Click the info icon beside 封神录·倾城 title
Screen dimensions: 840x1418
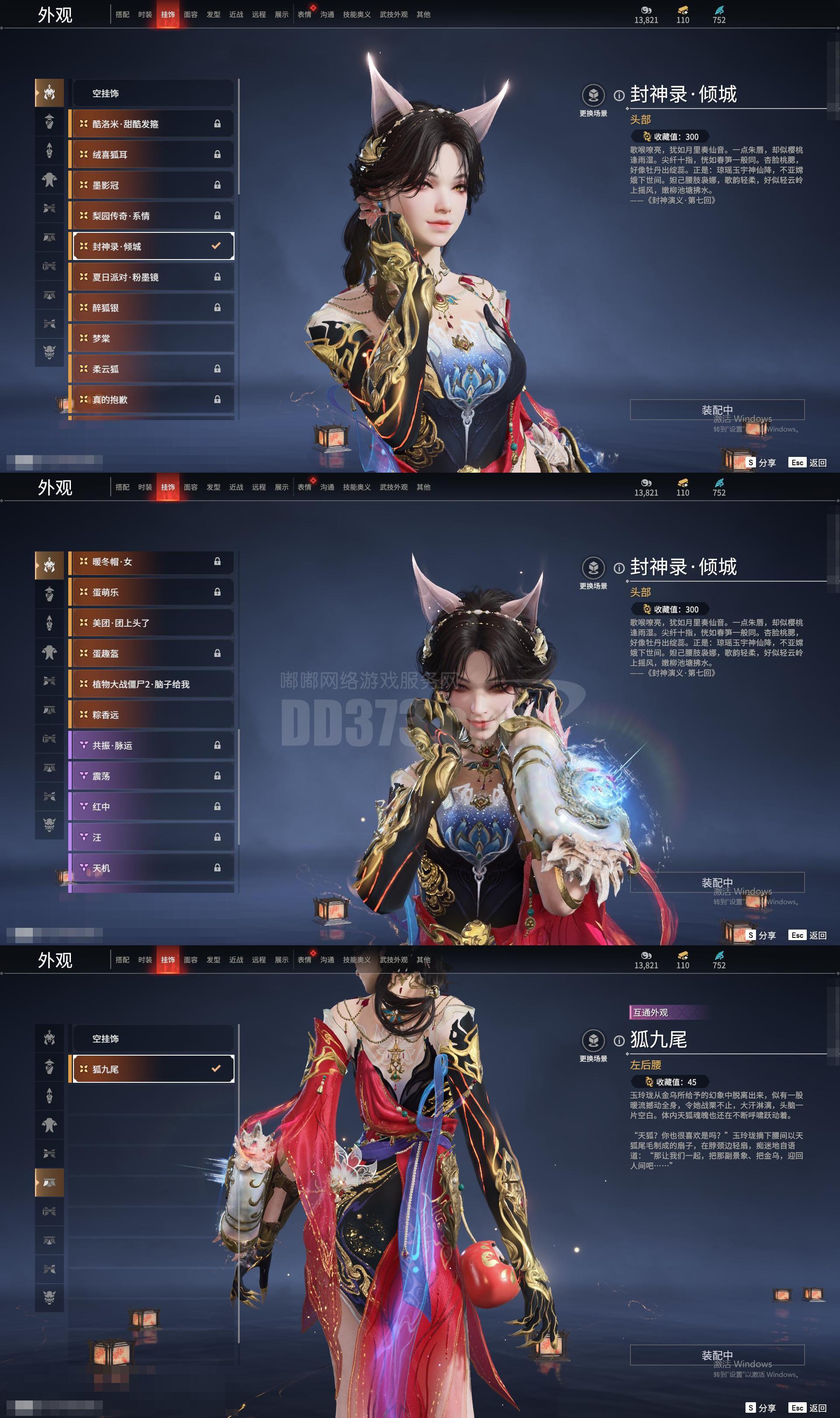tap(619, 95)
